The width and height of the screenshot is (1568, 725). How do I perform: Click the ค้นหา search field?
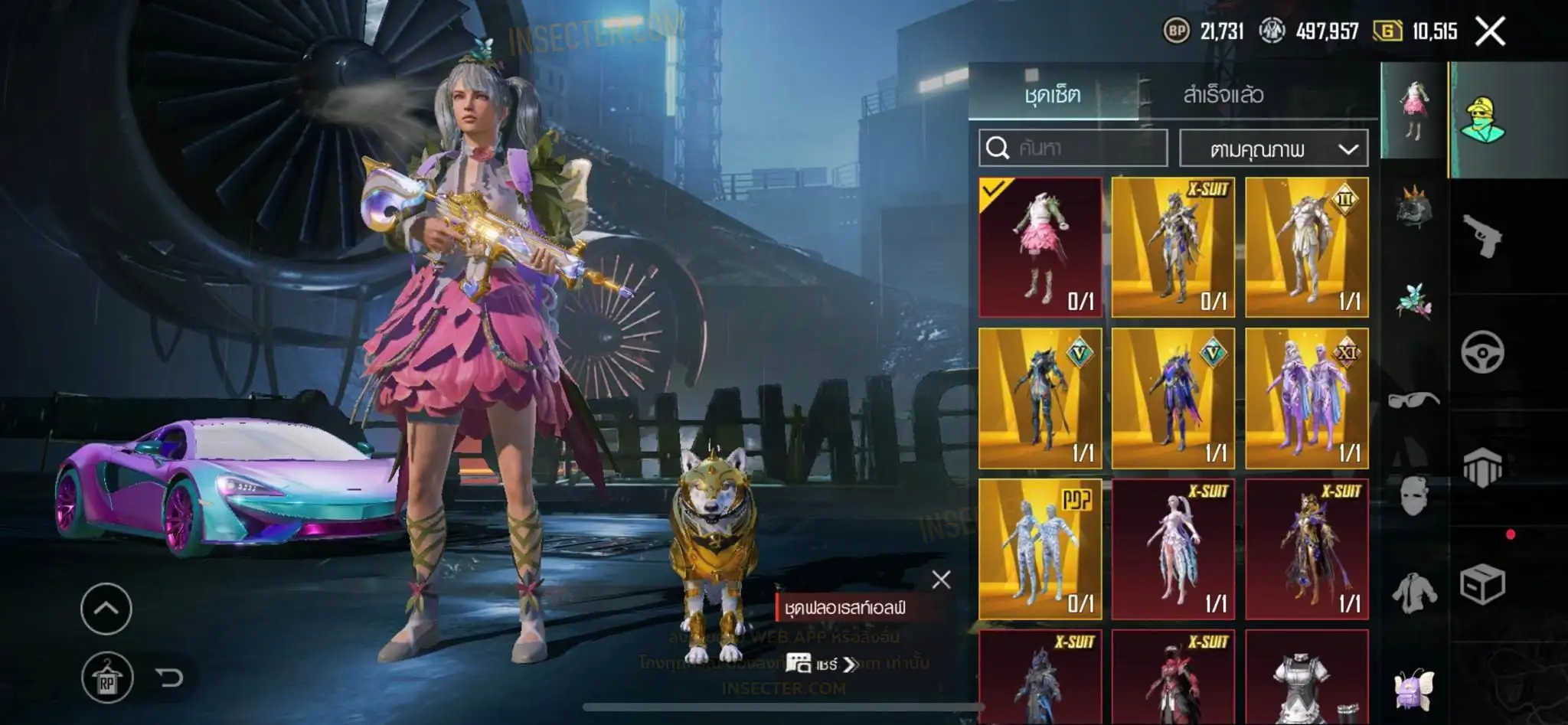point(1073,148)
